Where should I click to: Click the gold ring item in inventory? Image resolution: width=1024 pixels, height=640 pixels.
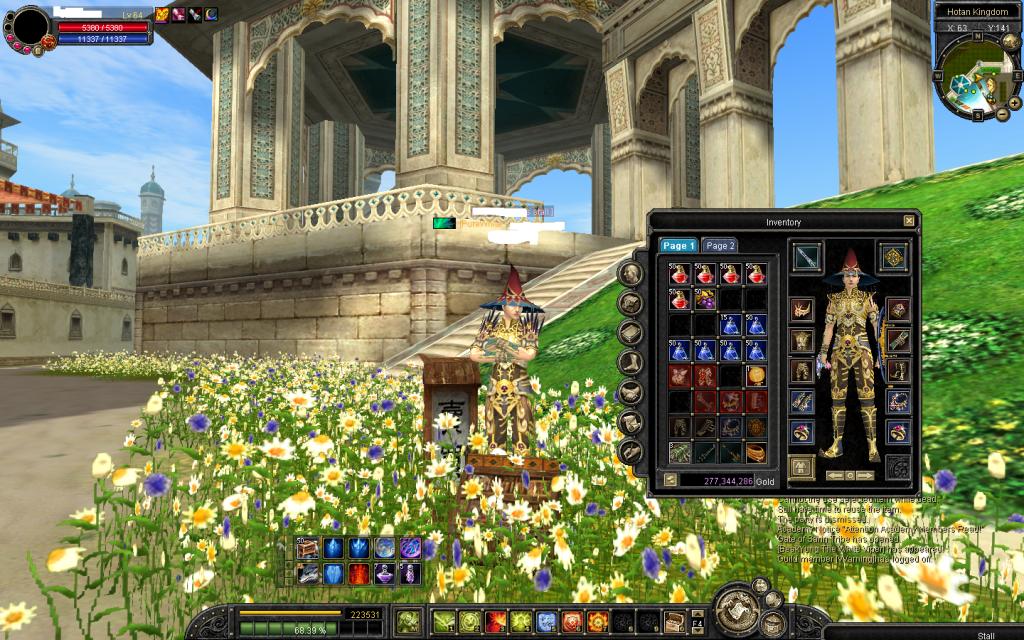756,452
